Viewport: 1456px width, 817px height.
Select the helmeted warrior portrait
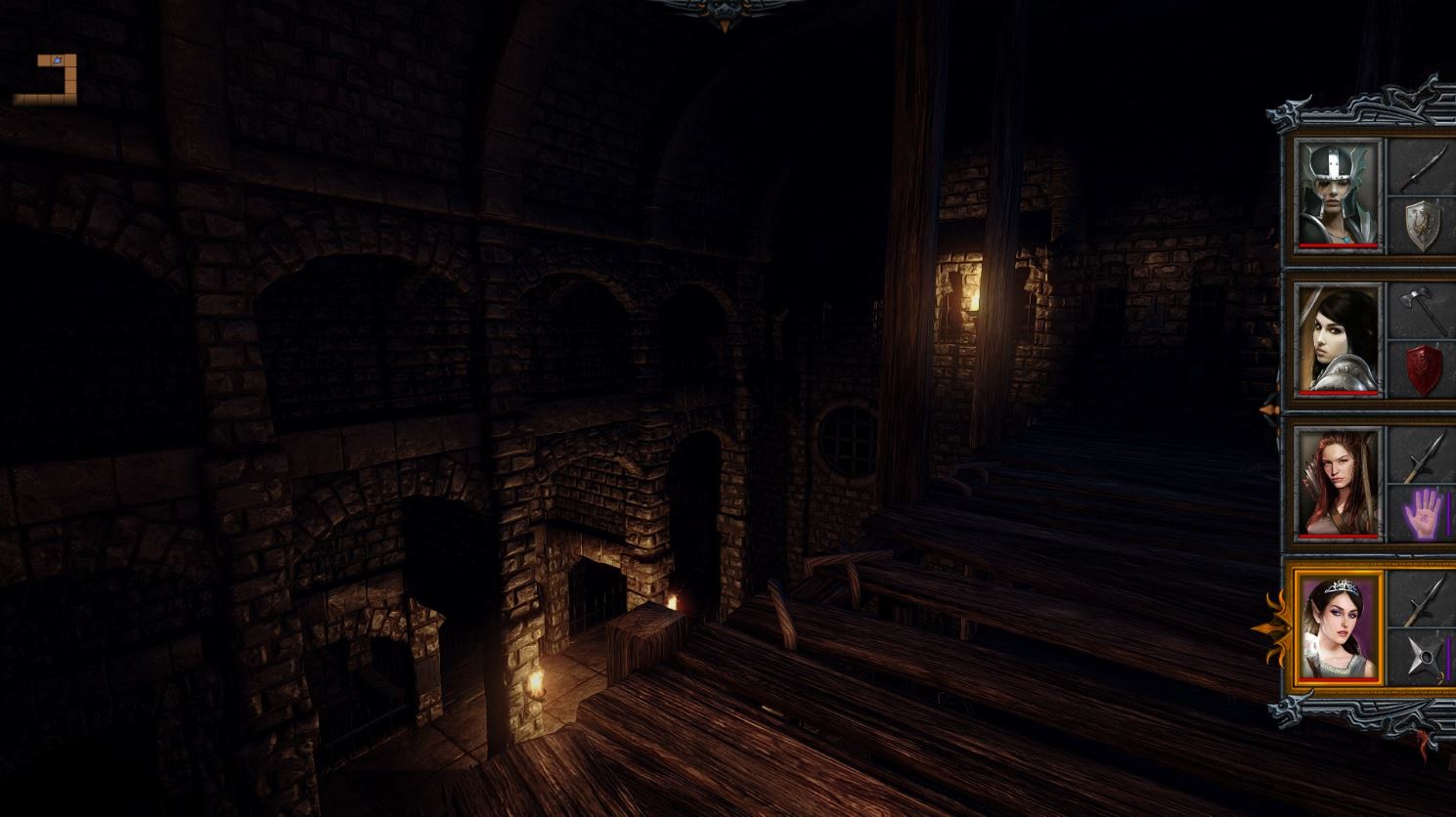point(1337,193)
